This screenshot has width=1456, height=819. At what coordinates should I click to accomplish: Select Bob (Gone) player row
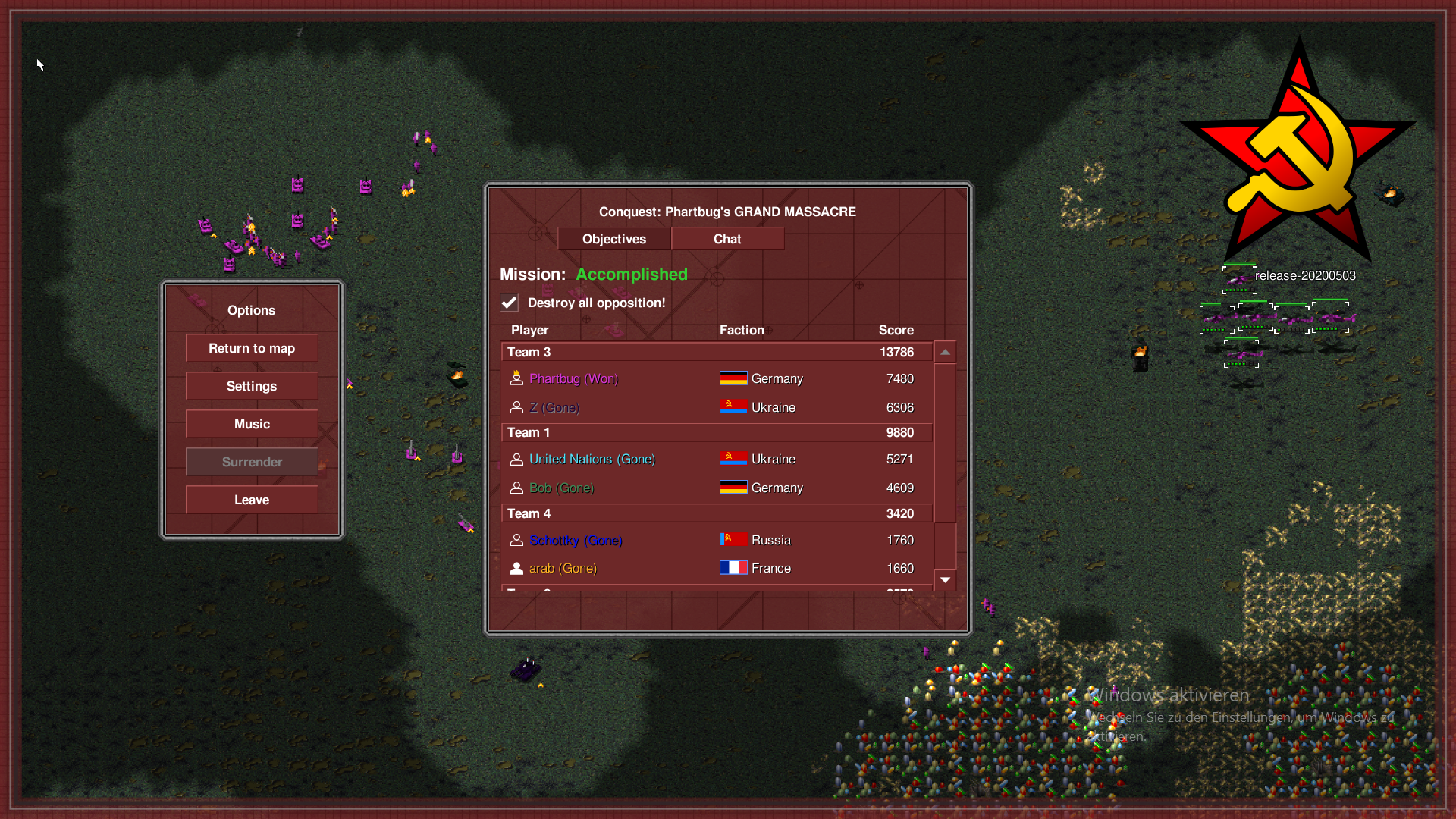561,488
